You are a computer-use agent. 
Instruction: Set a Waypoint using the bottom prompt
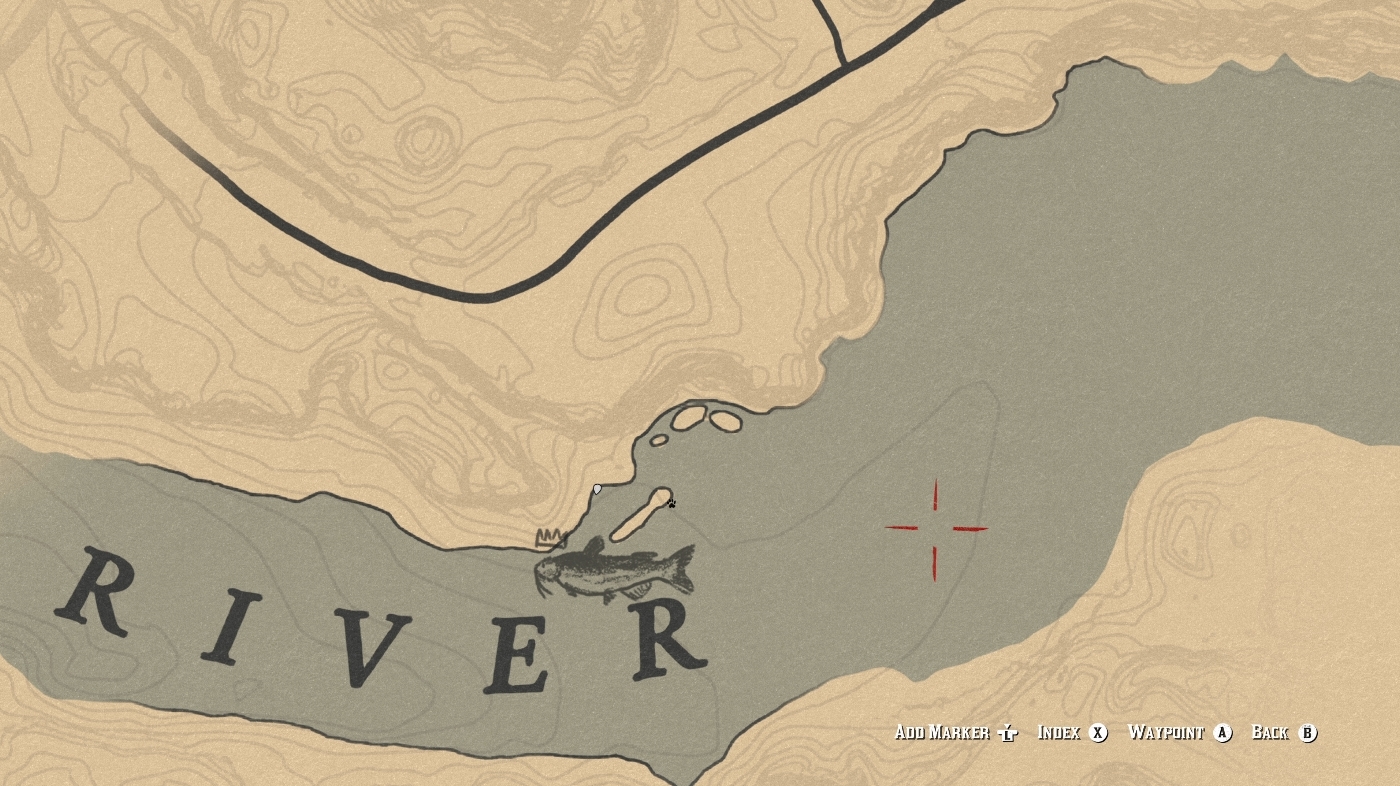tap(1167, 733)
